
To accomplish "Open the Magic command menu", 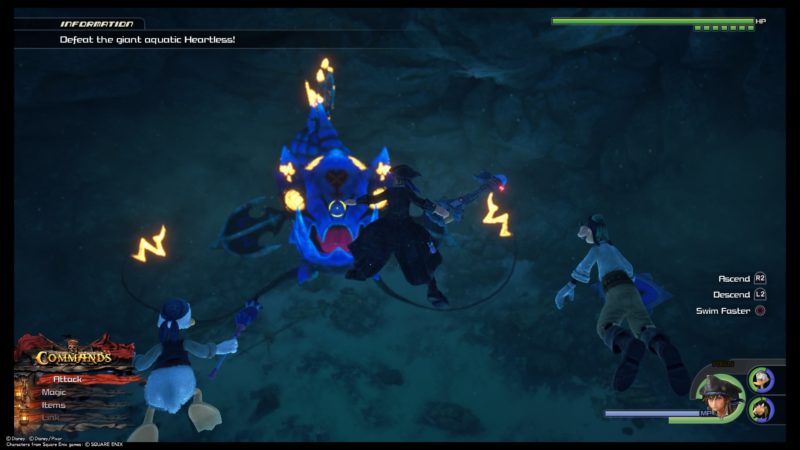I will (55, 392).
